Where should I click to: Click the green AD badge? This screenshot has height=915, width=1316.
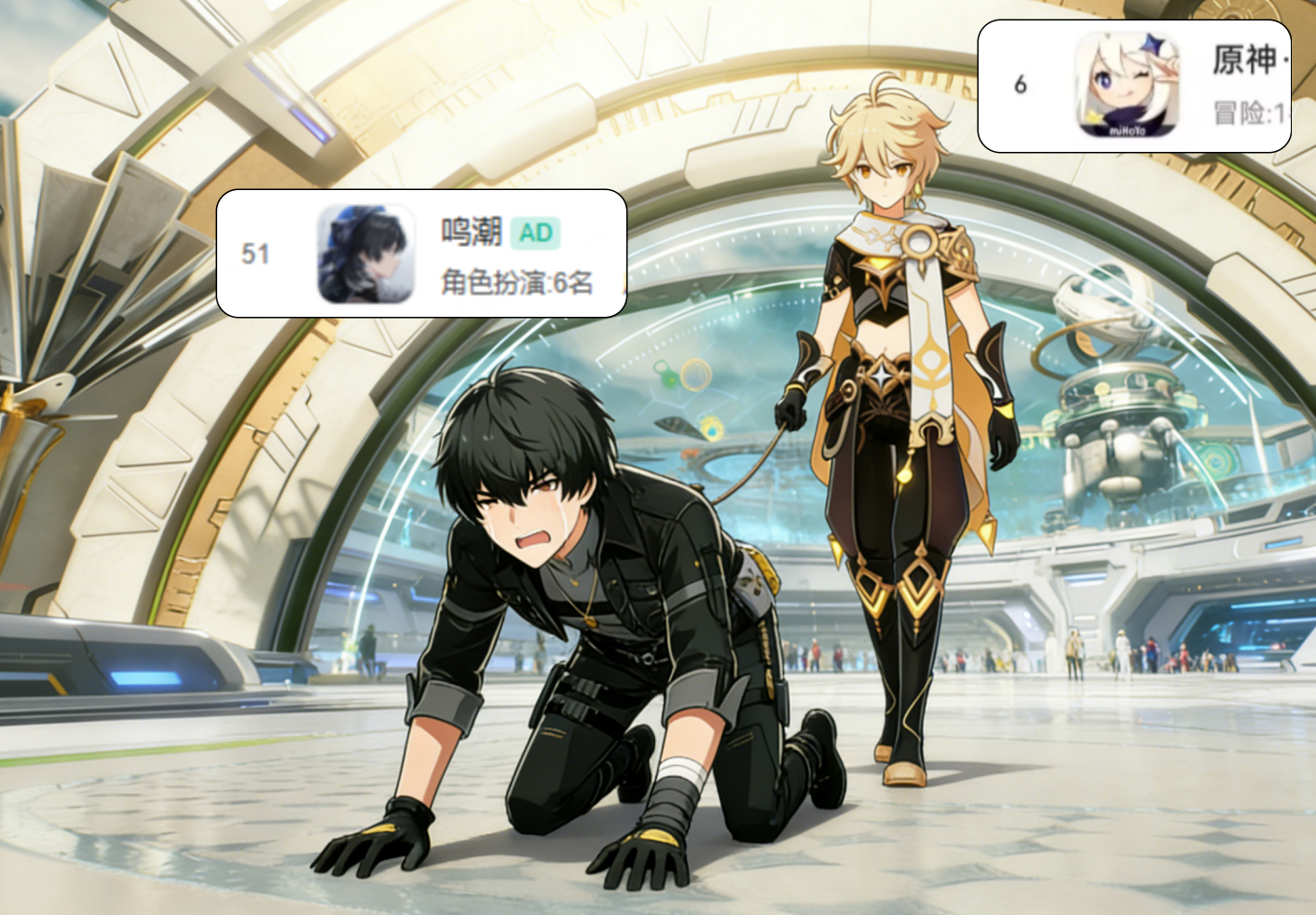(535, 233)
